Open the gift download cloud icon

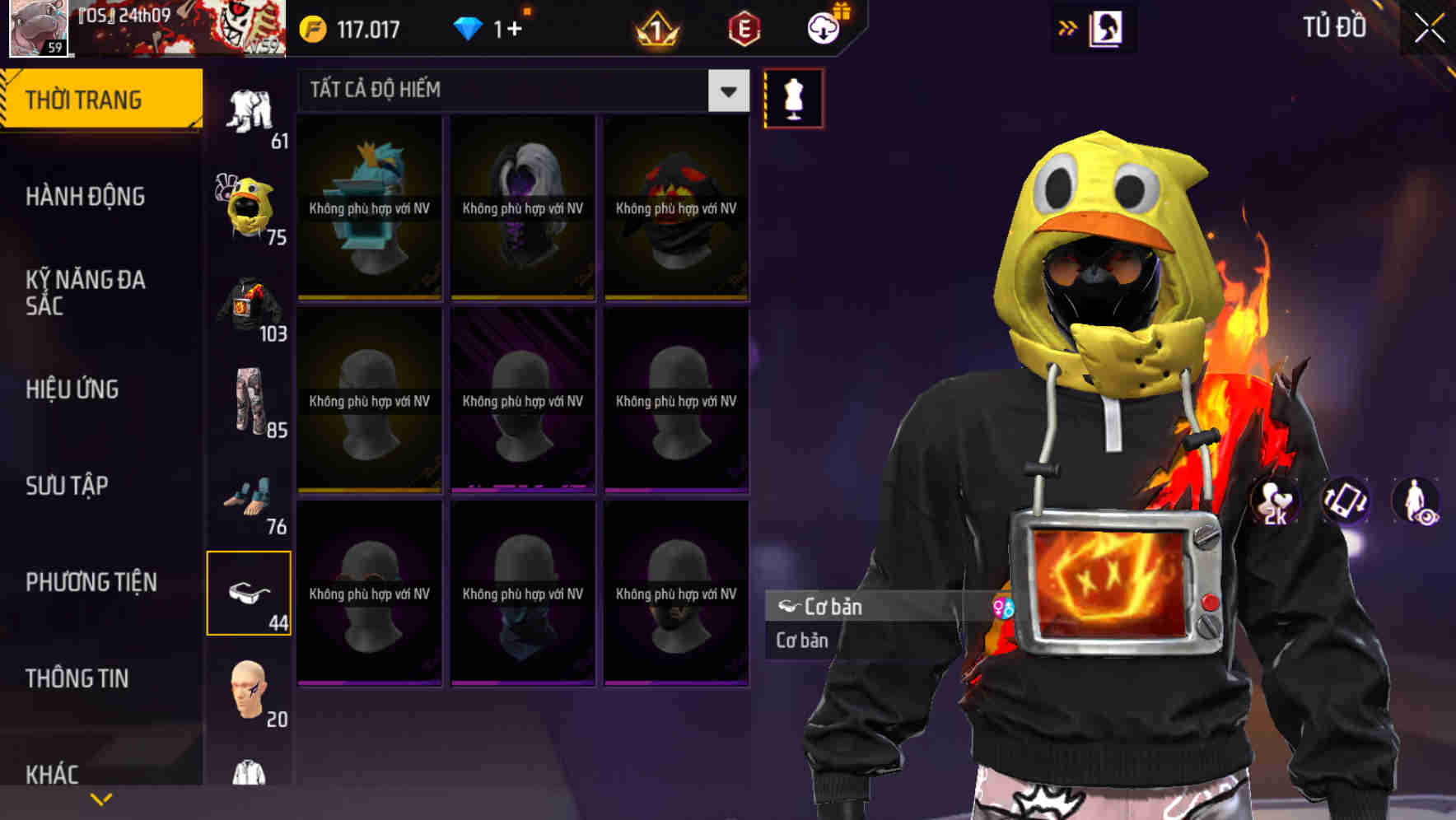pyautogui.click(x=823, y=27)
